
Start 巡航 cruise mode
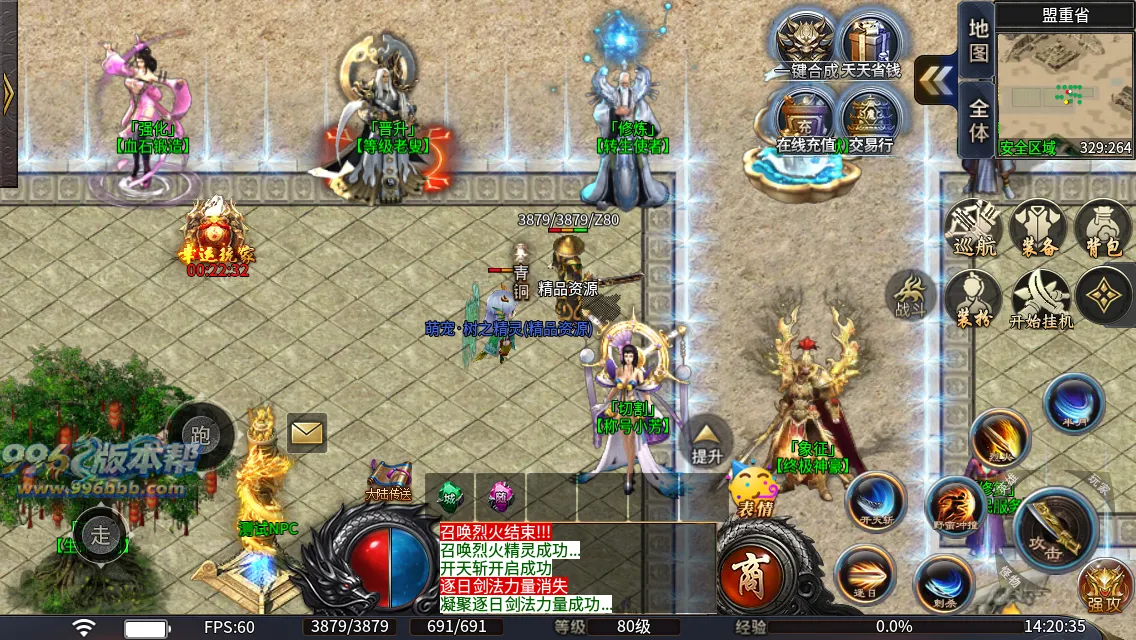coord(974,230)
